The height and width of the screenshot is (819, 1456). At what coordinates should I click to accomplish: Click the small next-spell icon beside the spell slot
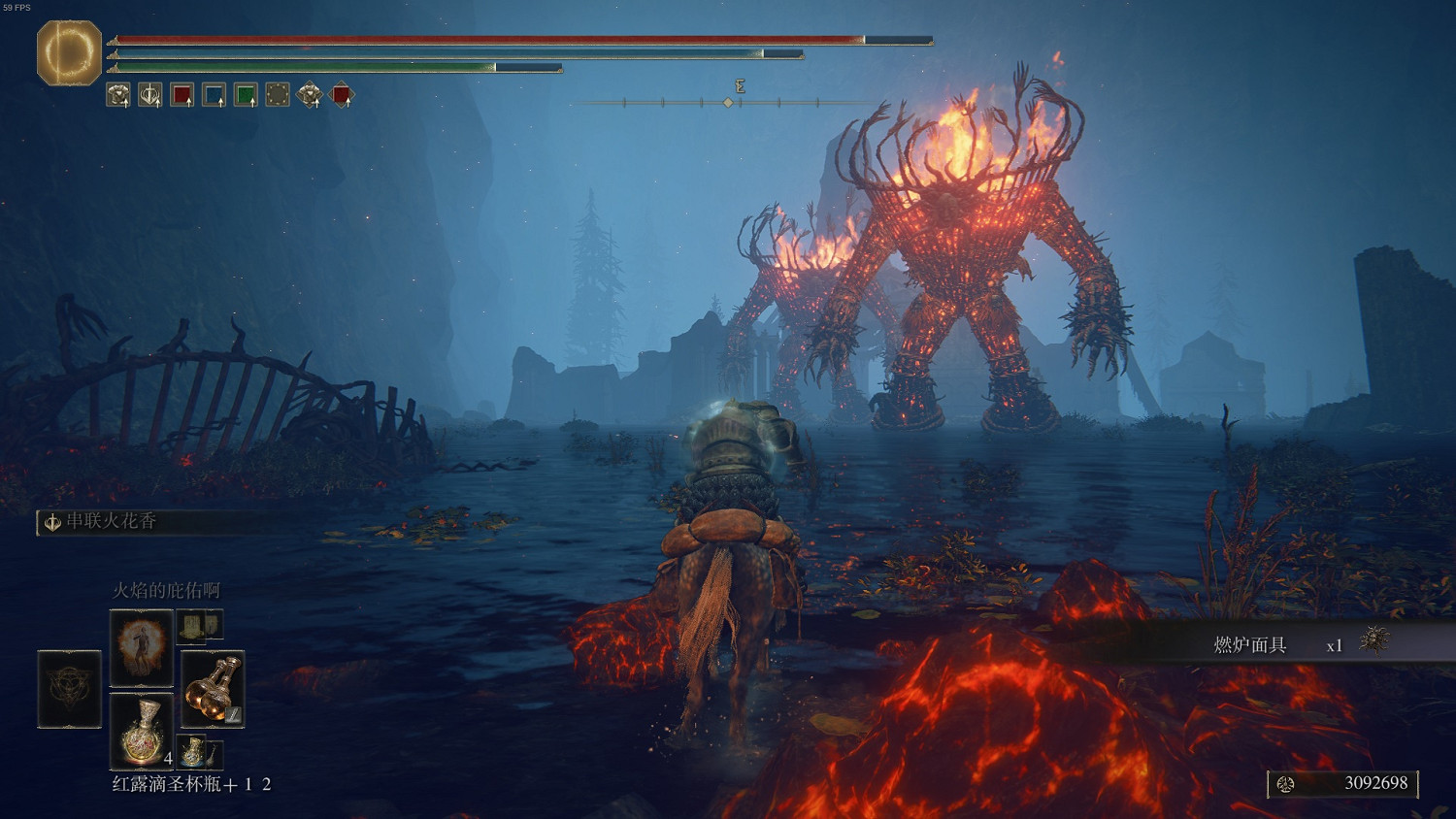click(200, 625)
